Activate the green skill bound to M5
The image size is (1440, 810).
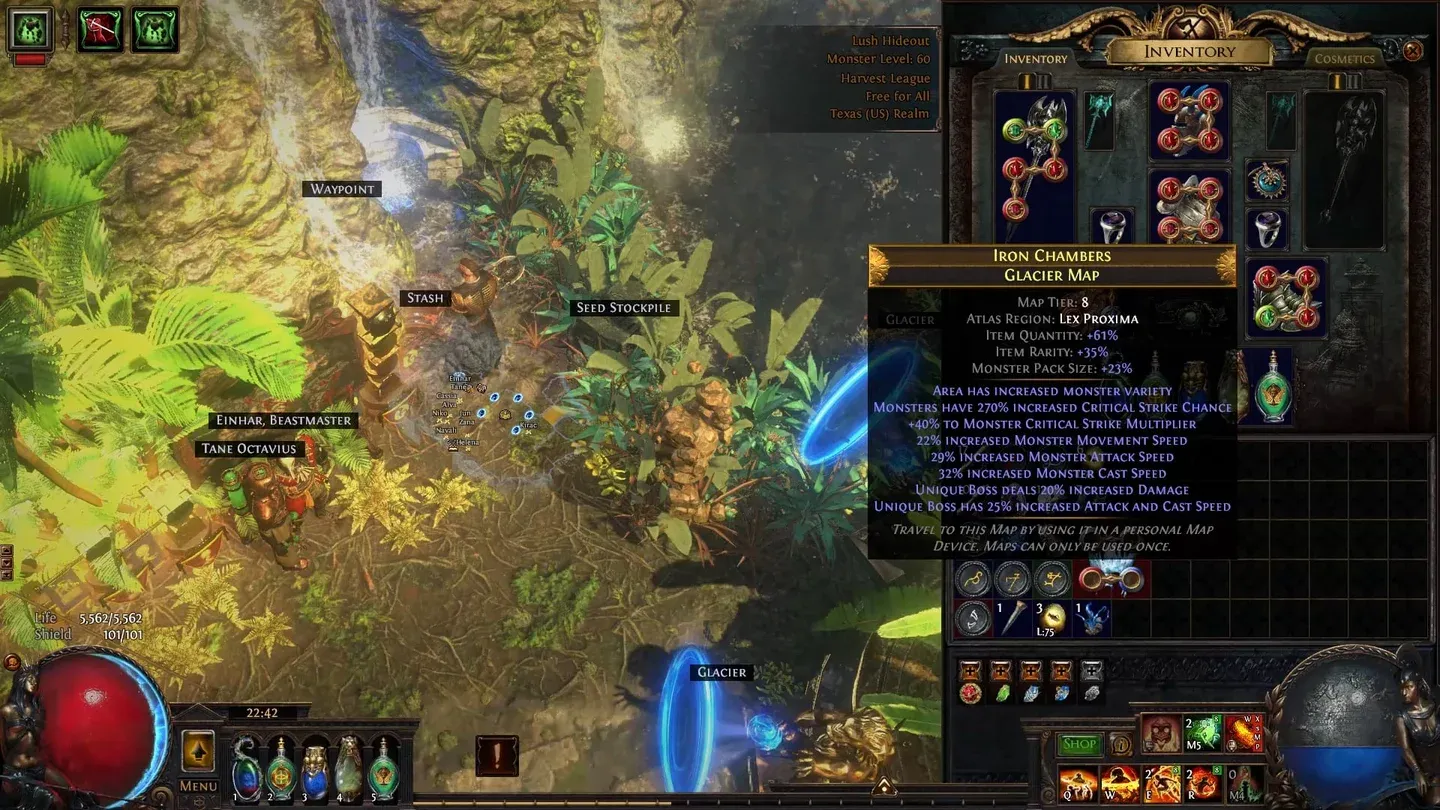(1203, 733)
